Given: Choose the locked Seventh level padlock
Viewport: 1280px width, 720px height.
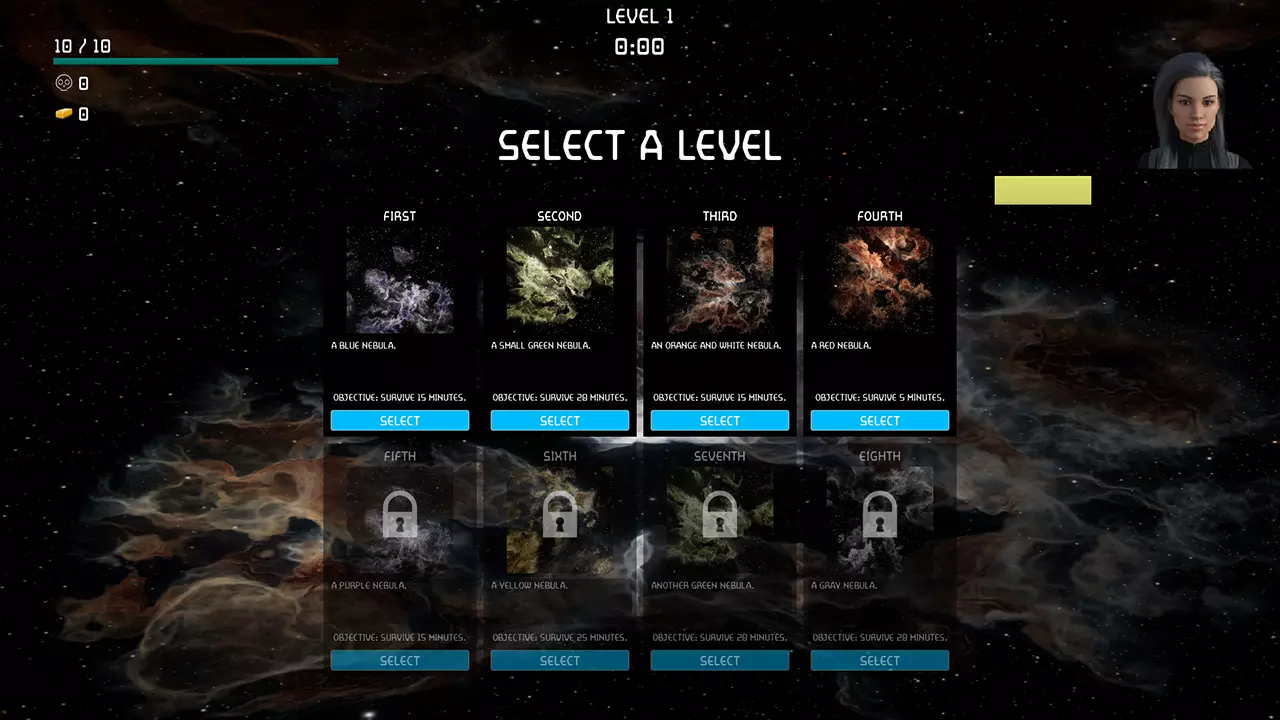Looking at the screenshot, I should coord(720,514).
